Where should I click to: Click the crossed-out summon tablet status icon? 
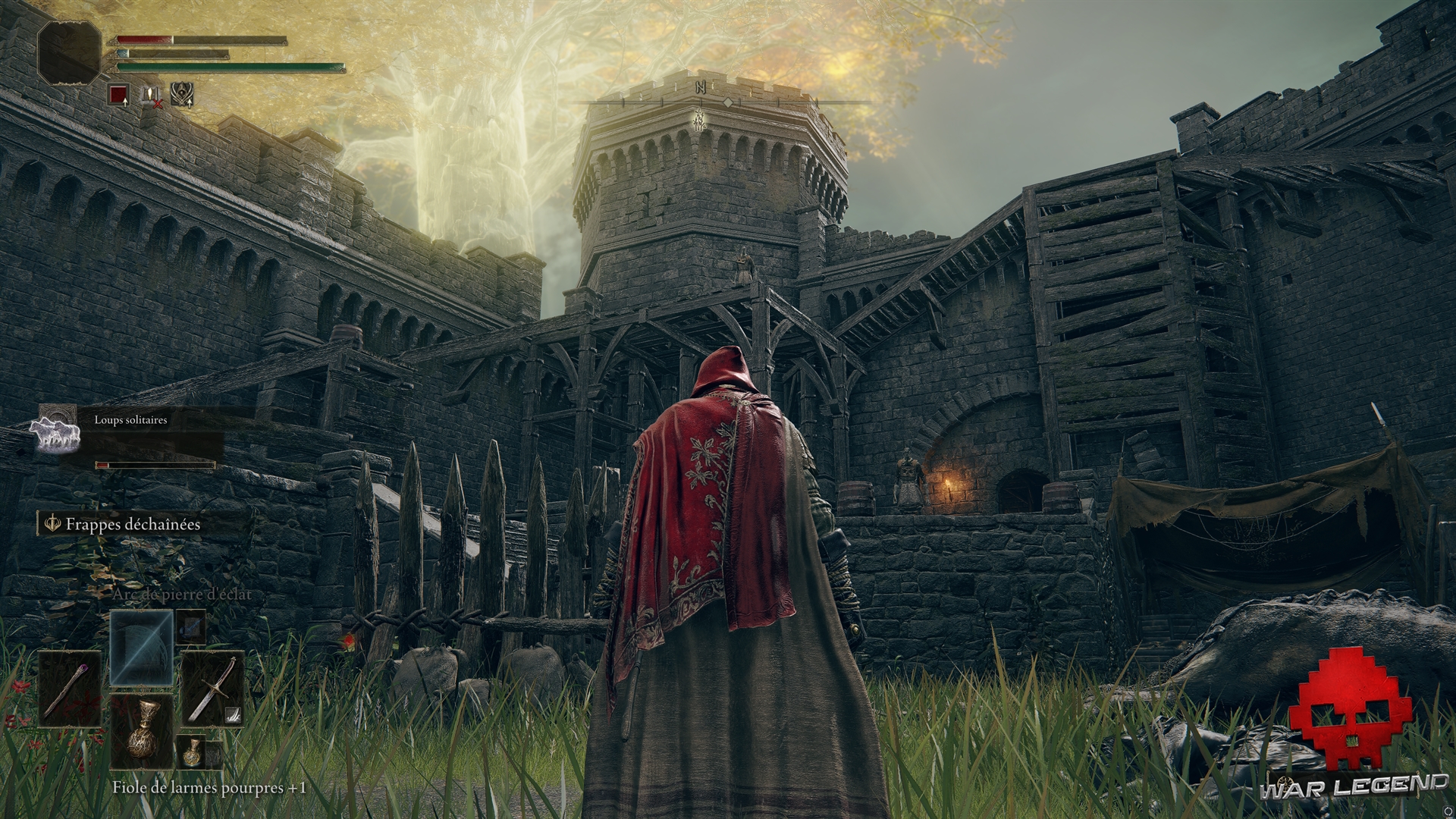[151, 94]
